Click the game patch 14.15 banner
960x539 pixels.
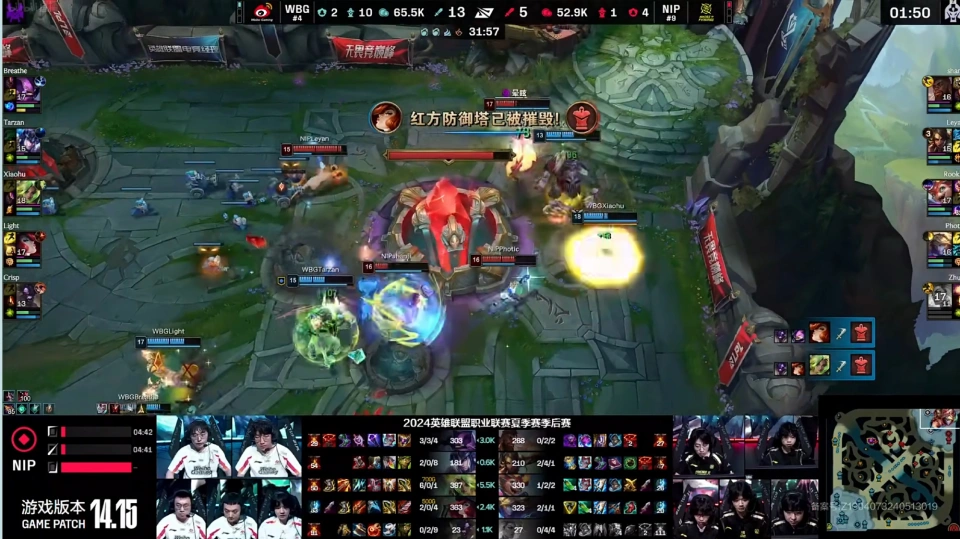tap(79, 513)
